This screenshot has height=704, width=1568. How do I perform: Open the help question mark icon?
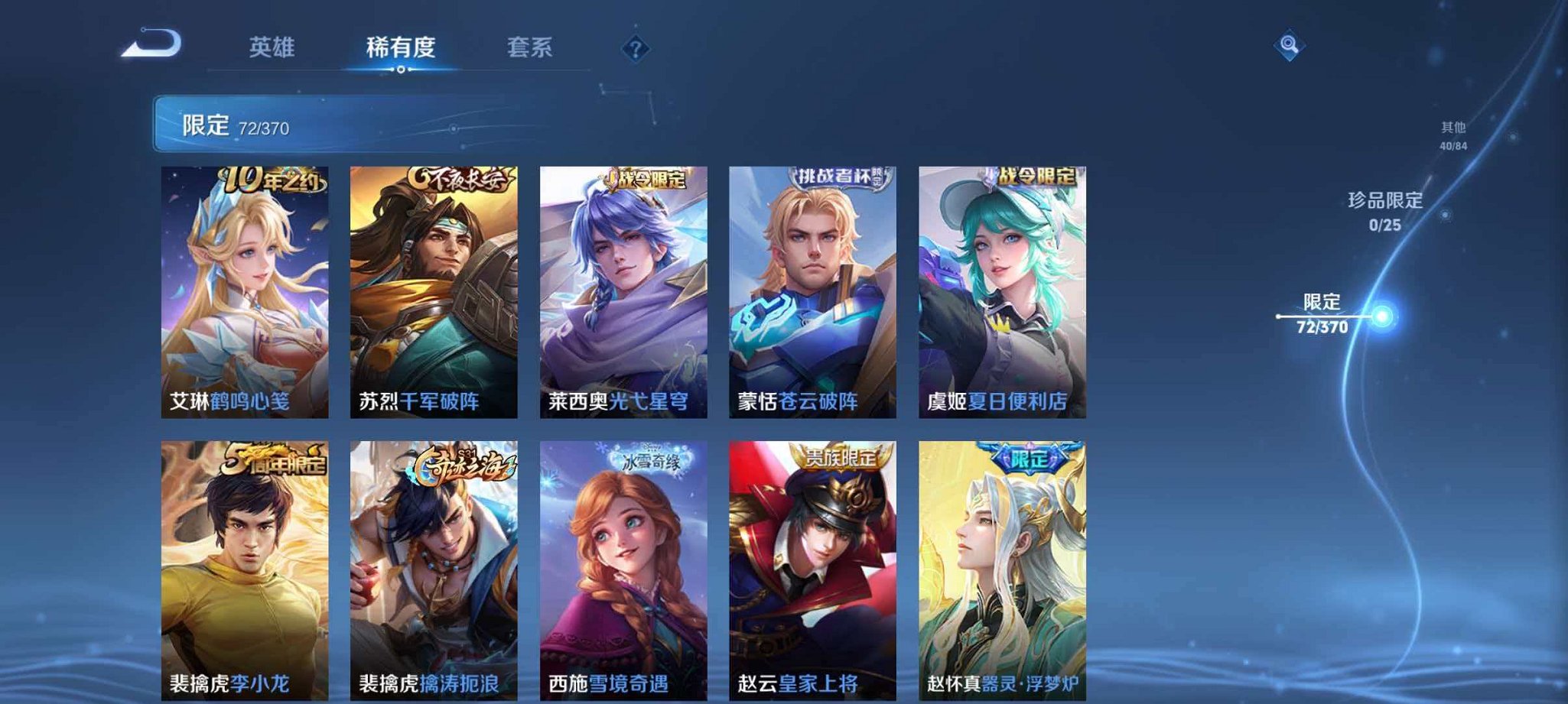635,50
